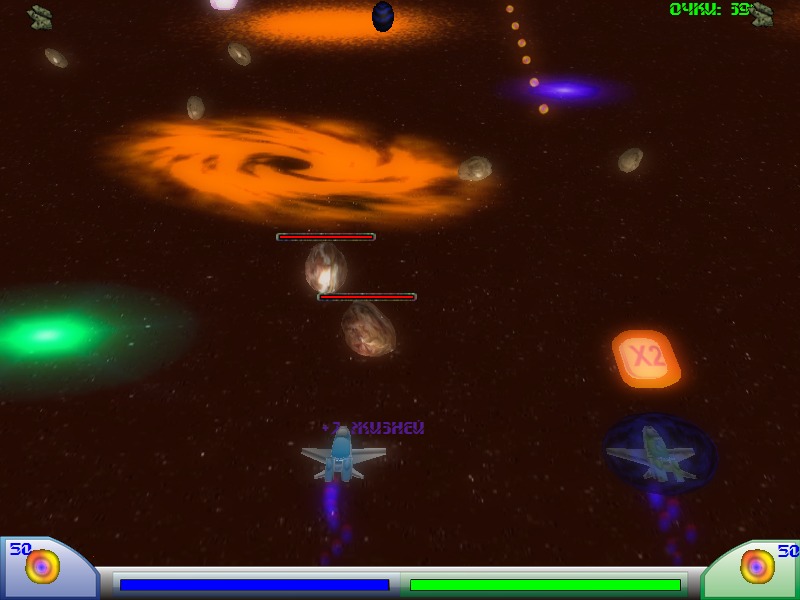This screenshot has height=600, width=800.
Task: Click the green player's rainbow swirl icon
Action: 757,566
